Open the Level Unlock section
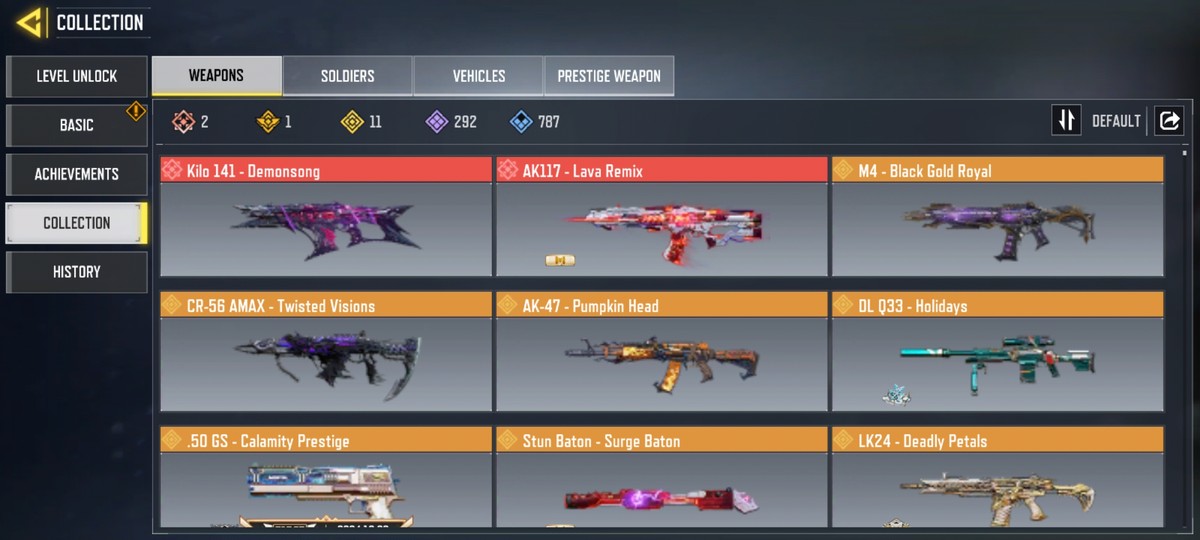Screen dimensions: 1200x540 pyautogui.click(x=77, y=76)
